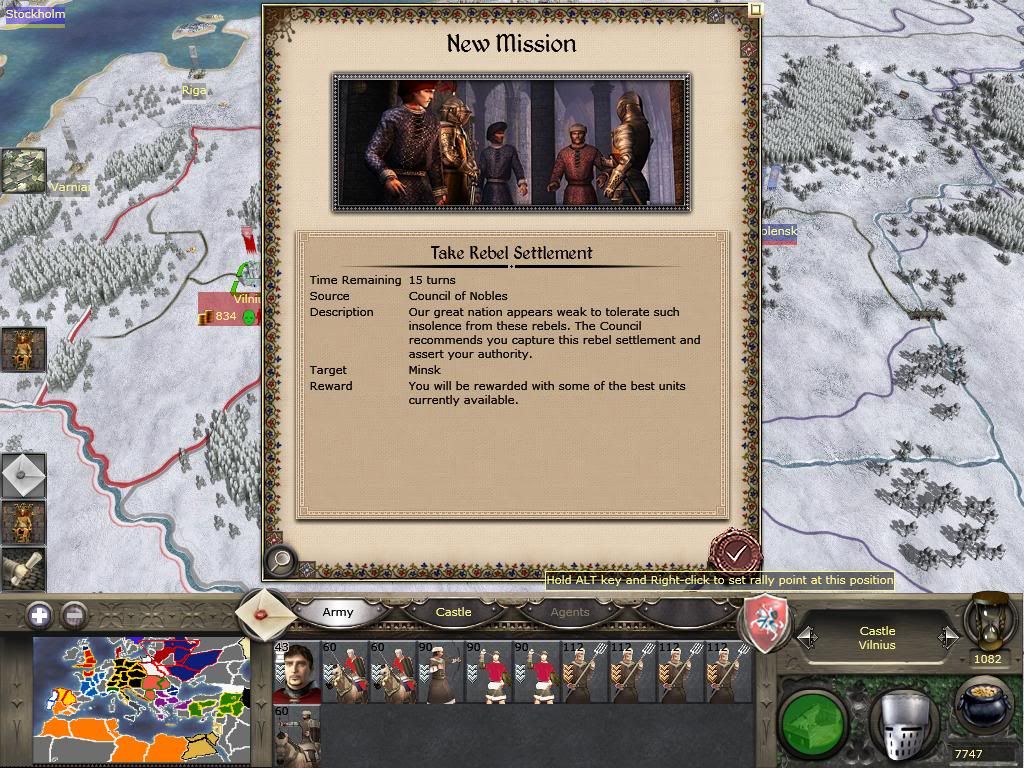Go to next settlement with right arrow
The image size is (1024, 768).
(948, 637)
